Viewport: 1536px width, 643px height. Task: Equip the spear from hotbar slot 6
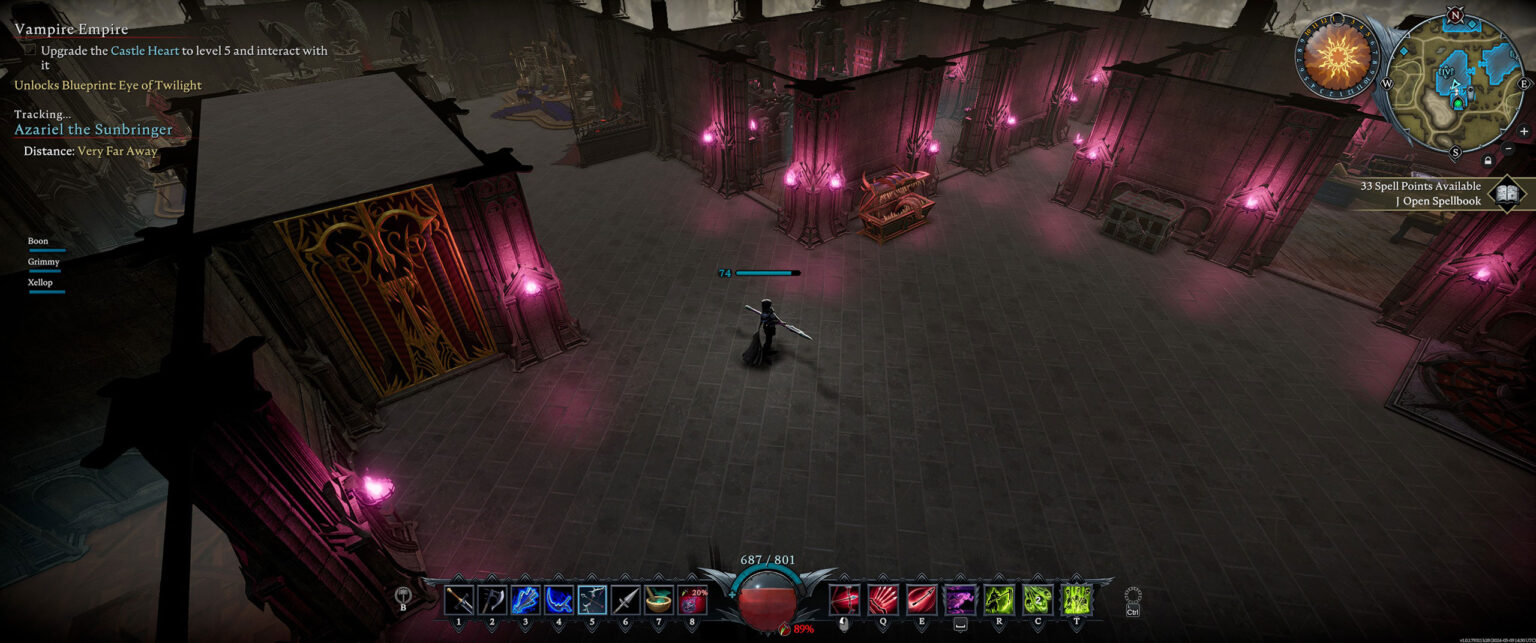[625, 600]
